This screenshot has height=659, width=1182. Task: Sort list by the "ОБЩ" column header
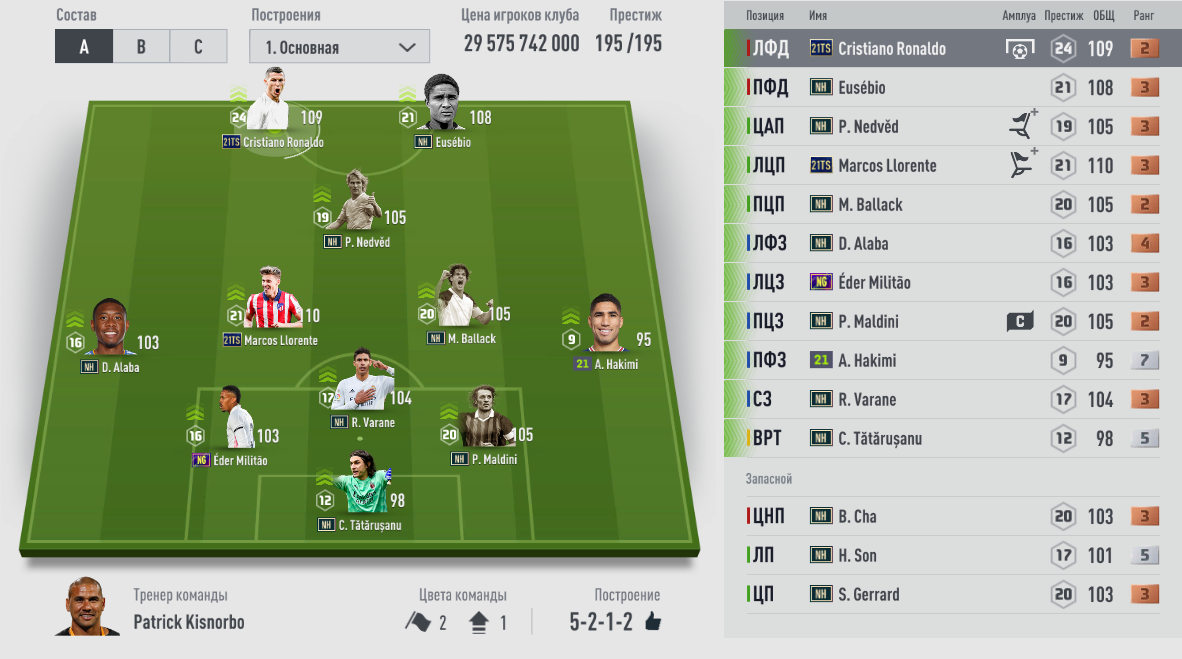coord(1104,16)
